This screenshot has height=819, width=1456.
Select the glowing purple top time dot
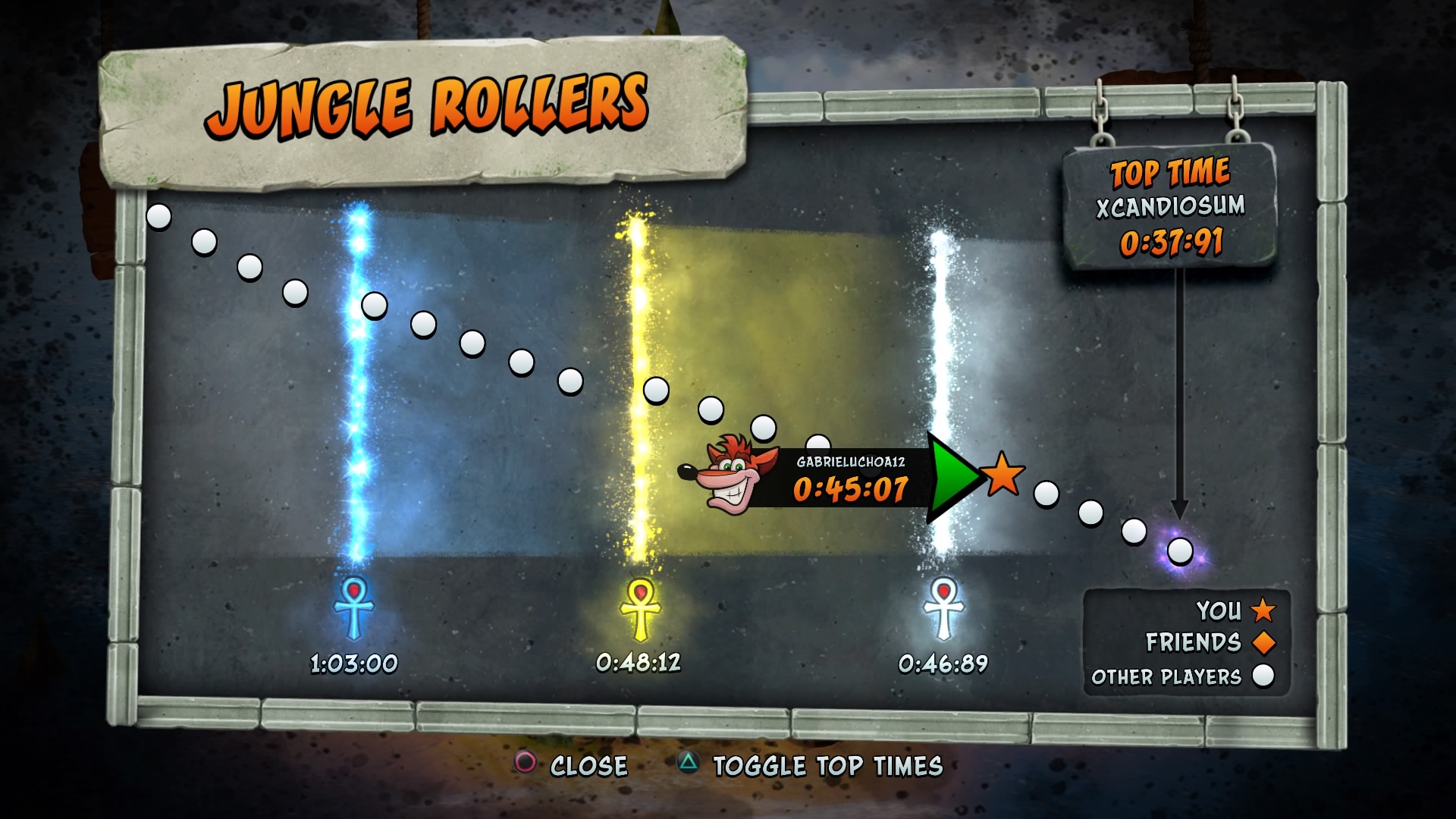pos(1179,551)
